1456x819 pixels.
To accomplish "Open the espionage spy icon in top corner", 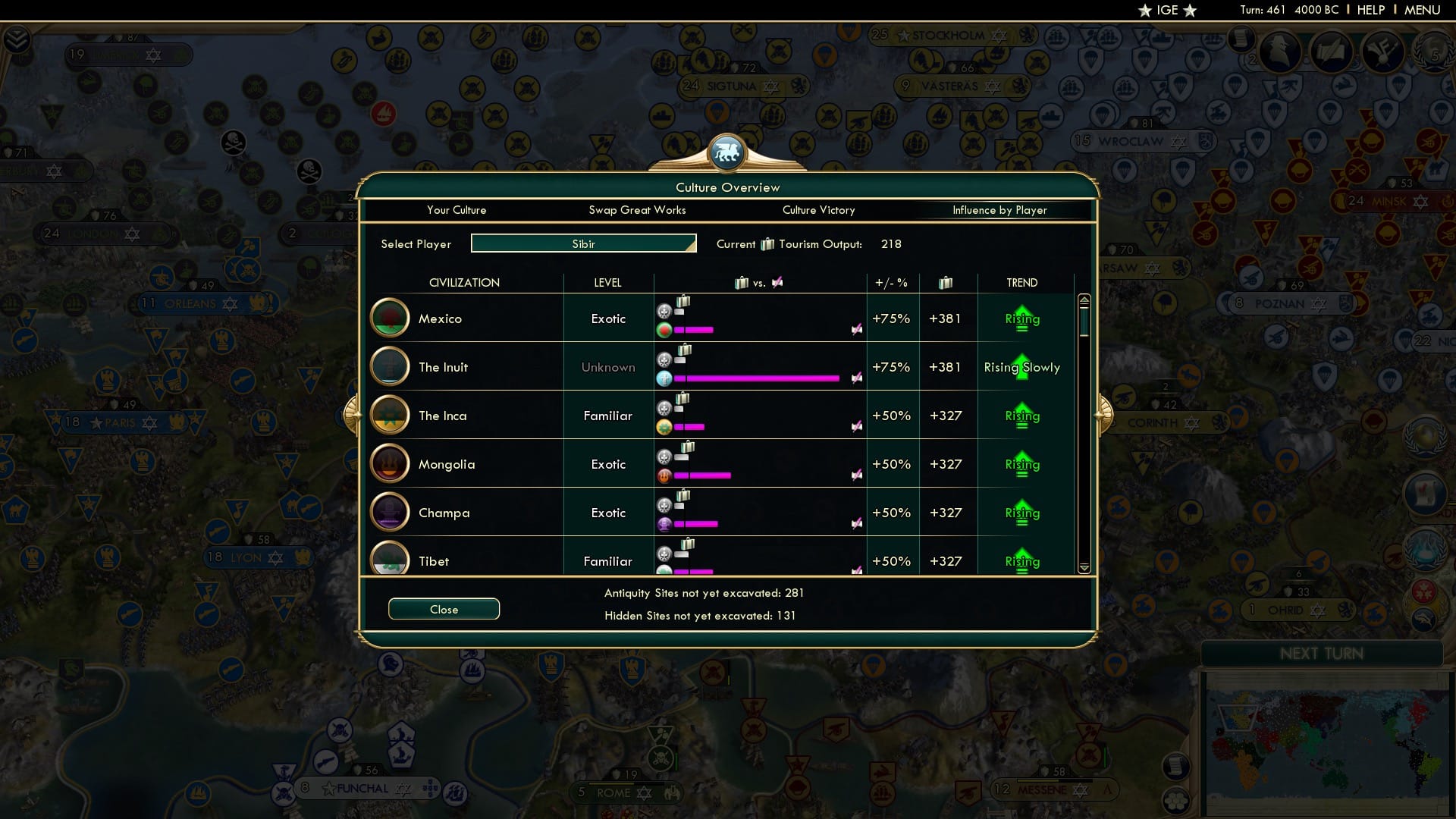I will (x=1281, y=51).
